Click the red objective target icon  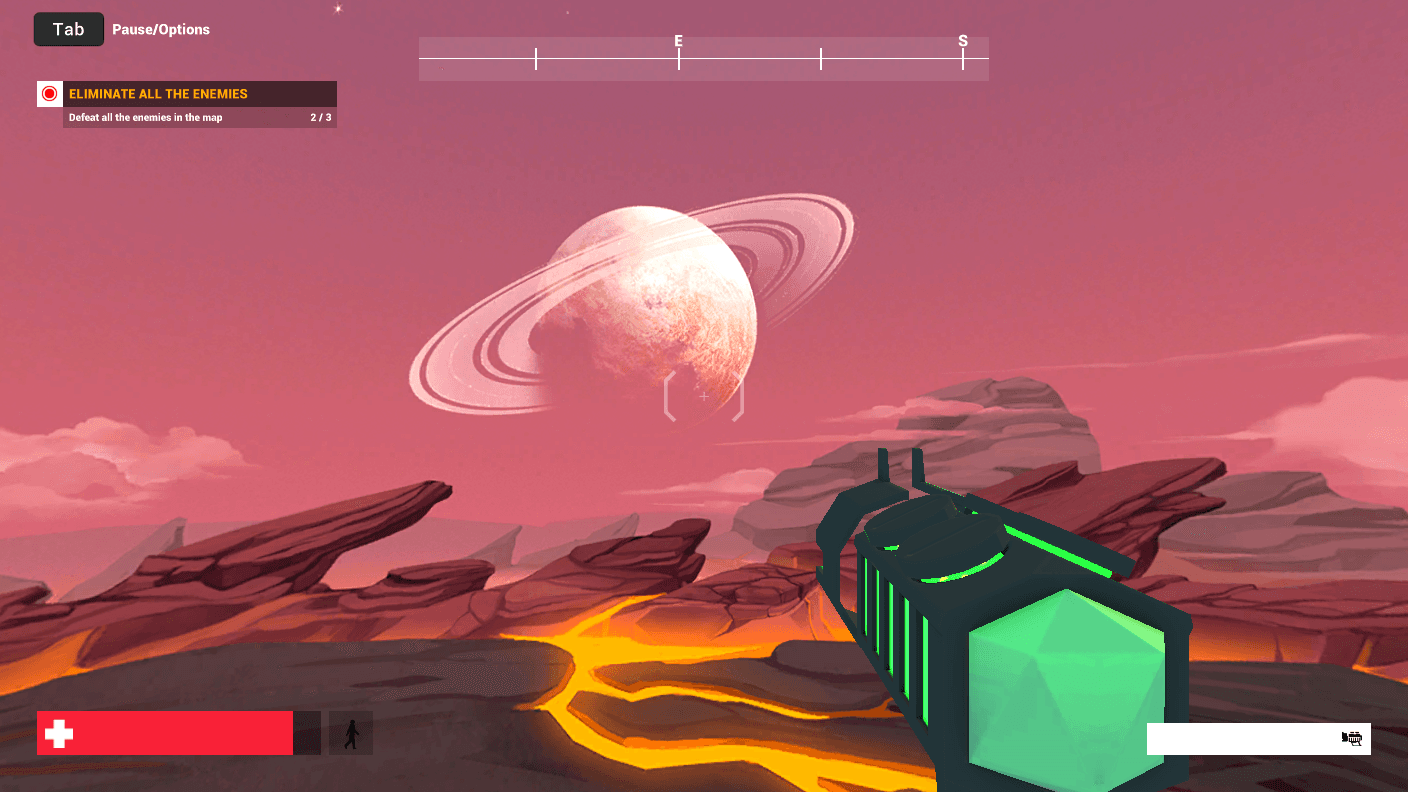click(x=49, y=93)
